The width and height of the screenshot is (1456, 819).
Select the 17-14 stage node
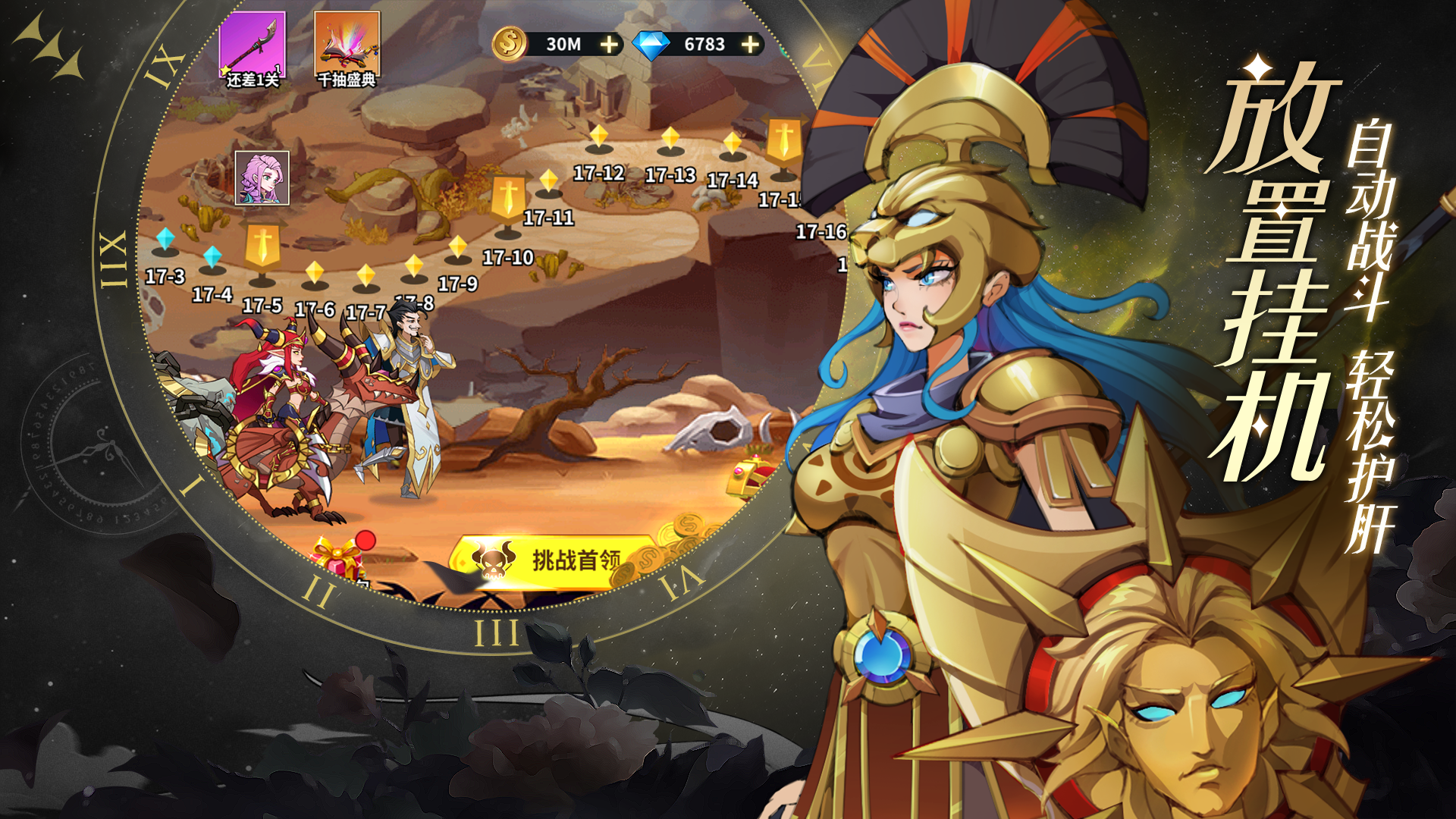tap(732, 146)
